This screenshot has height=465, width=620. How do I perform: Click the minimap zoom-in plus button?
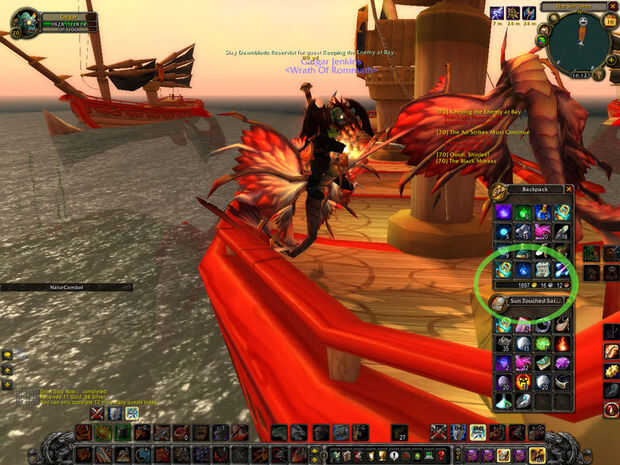click(609, 58)
